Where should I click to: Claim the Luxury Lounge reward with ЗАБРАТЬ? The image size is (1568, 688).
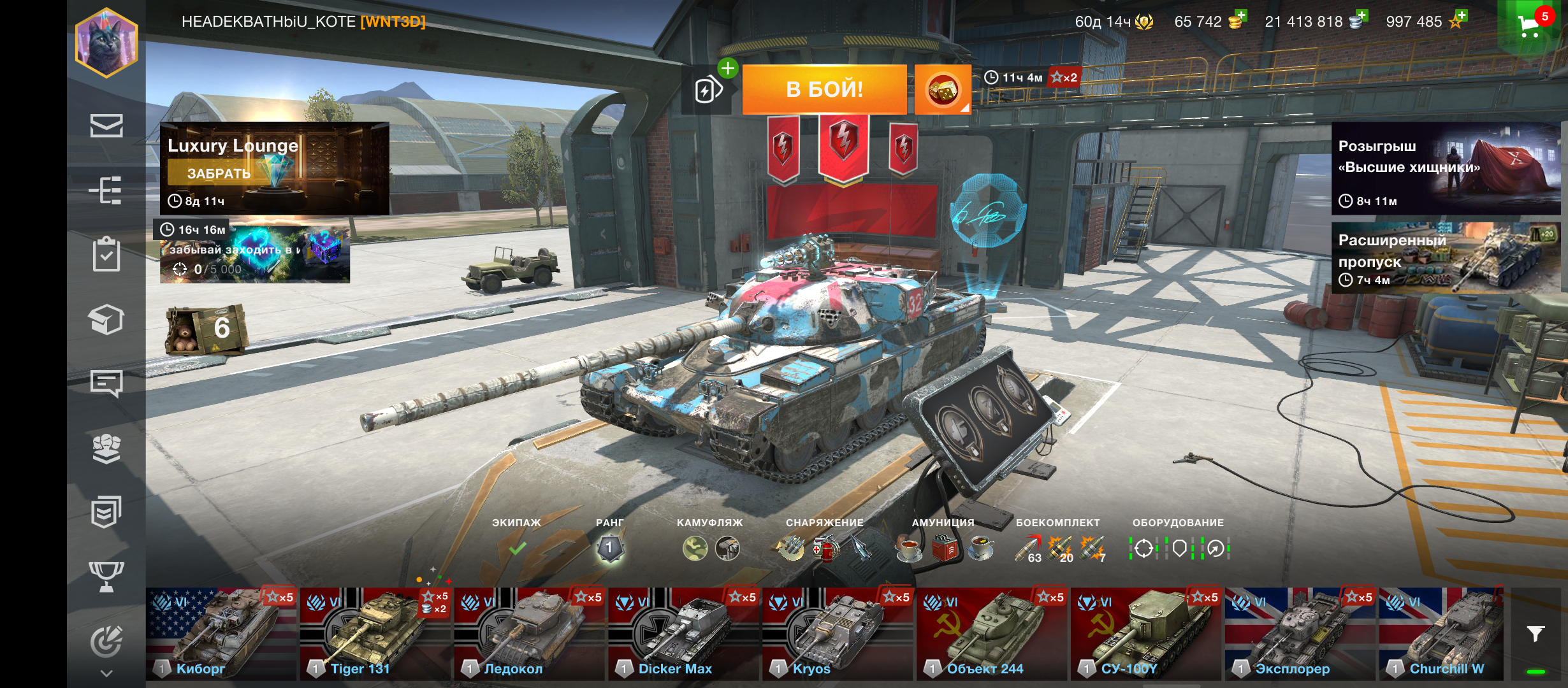coord(219,173)
